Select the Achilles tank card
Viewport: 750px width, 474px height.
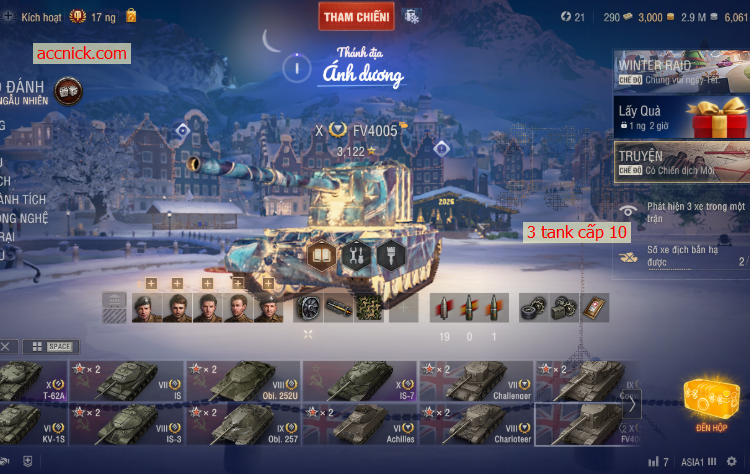tap(360, 424)
